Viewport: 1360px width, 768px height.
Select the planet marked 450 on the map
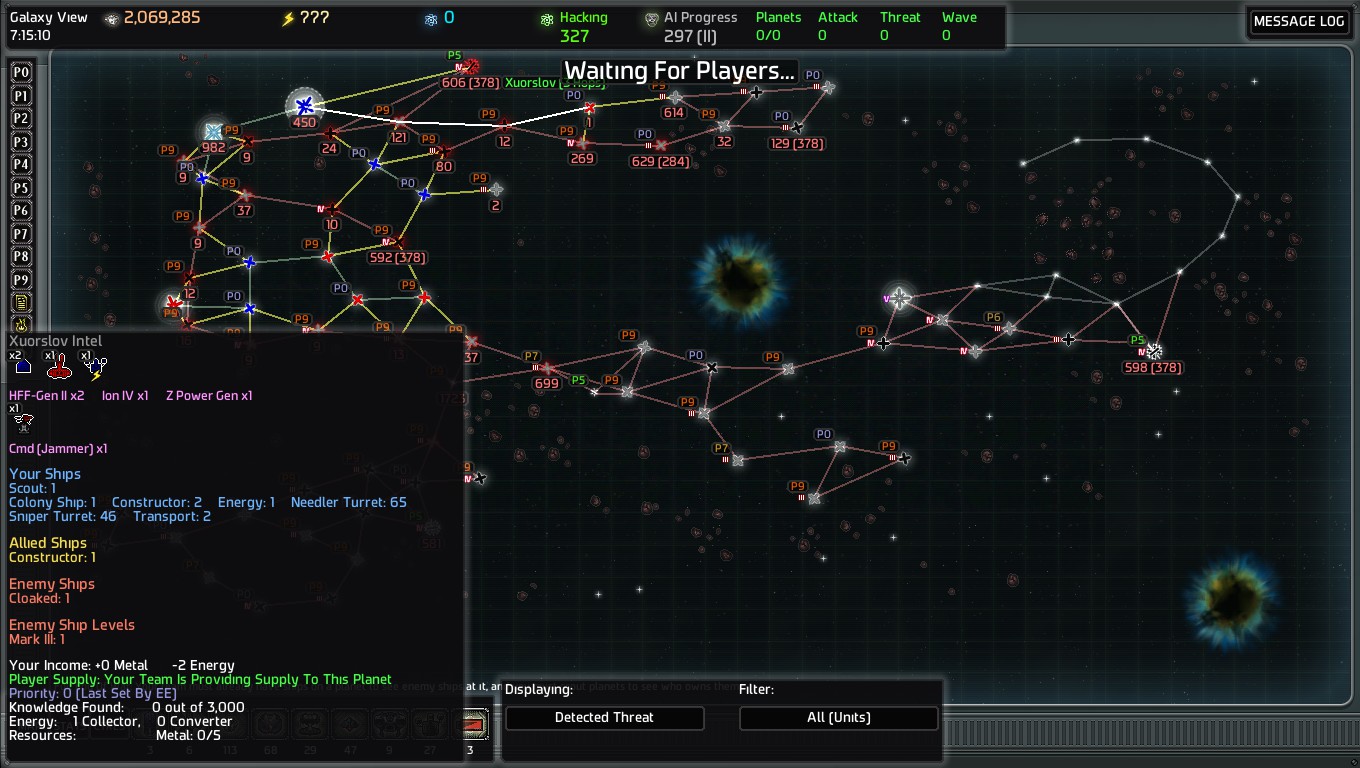[x=305, y=105]
